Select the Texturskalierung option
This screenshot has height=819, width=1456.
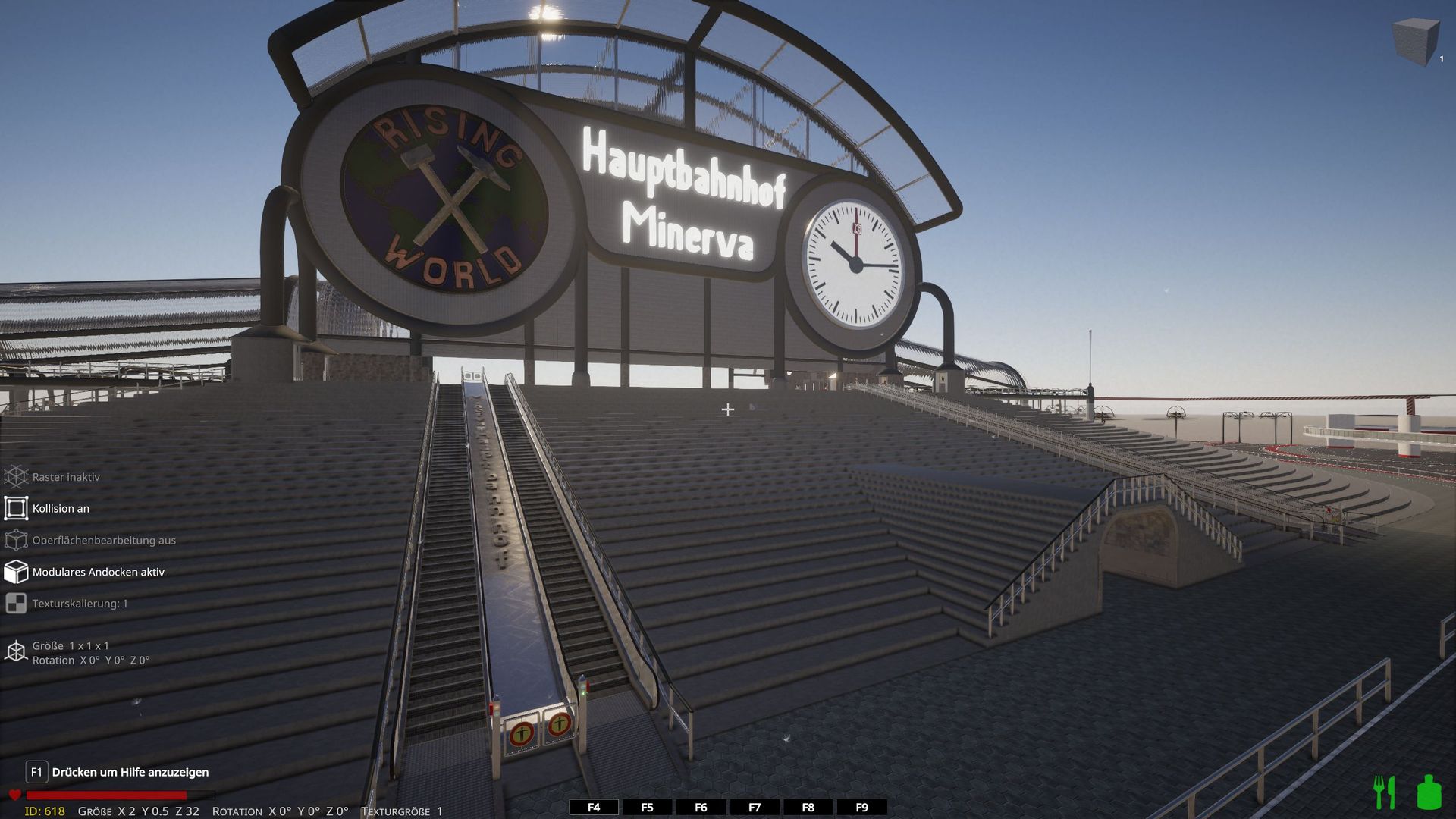(x=17, y=604)
